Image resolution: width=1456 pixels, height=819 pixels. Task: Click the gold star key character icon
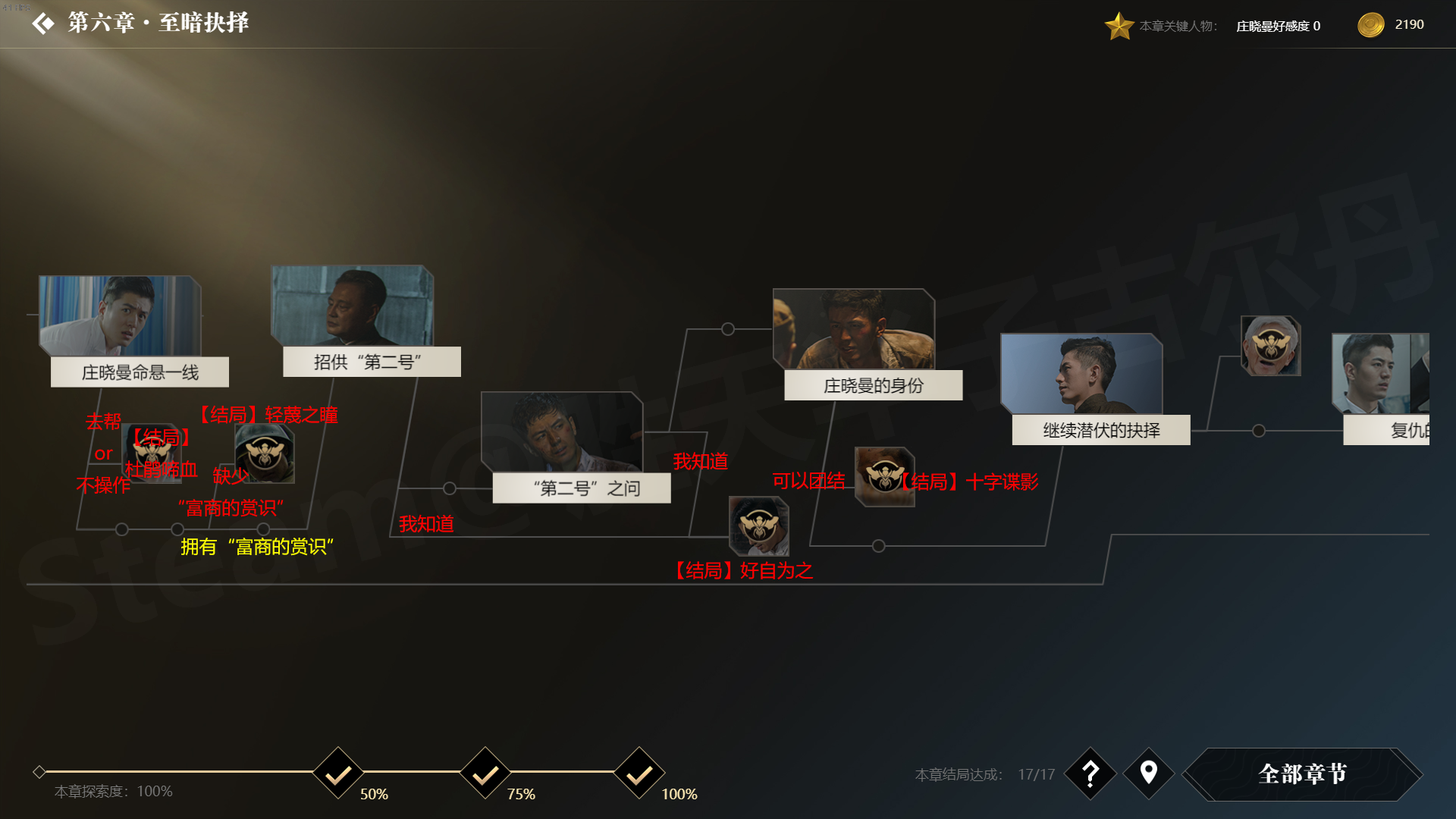tap(1119, 26)
